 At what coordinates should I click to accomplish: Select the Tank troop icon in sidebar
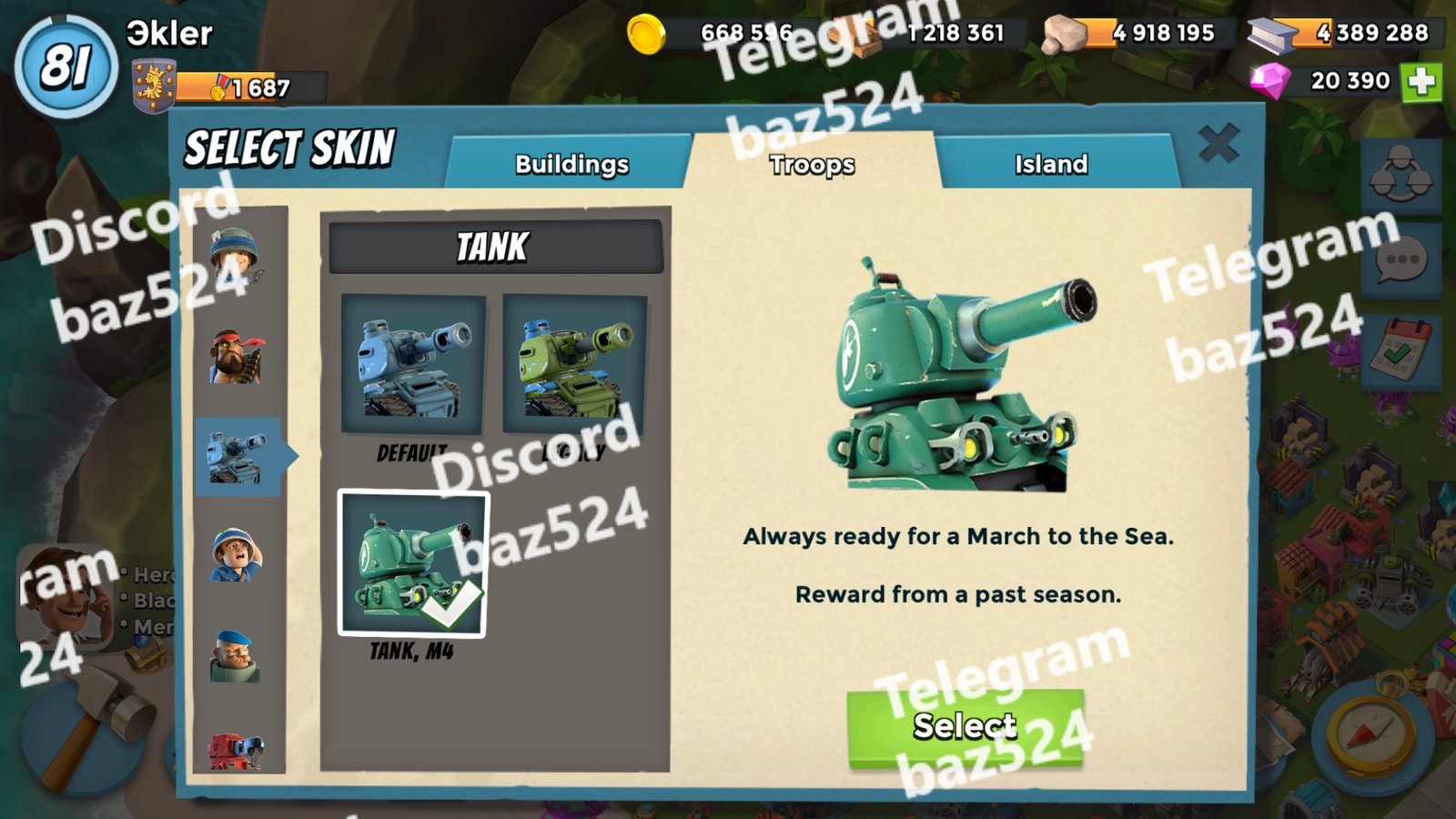[237, 456]
